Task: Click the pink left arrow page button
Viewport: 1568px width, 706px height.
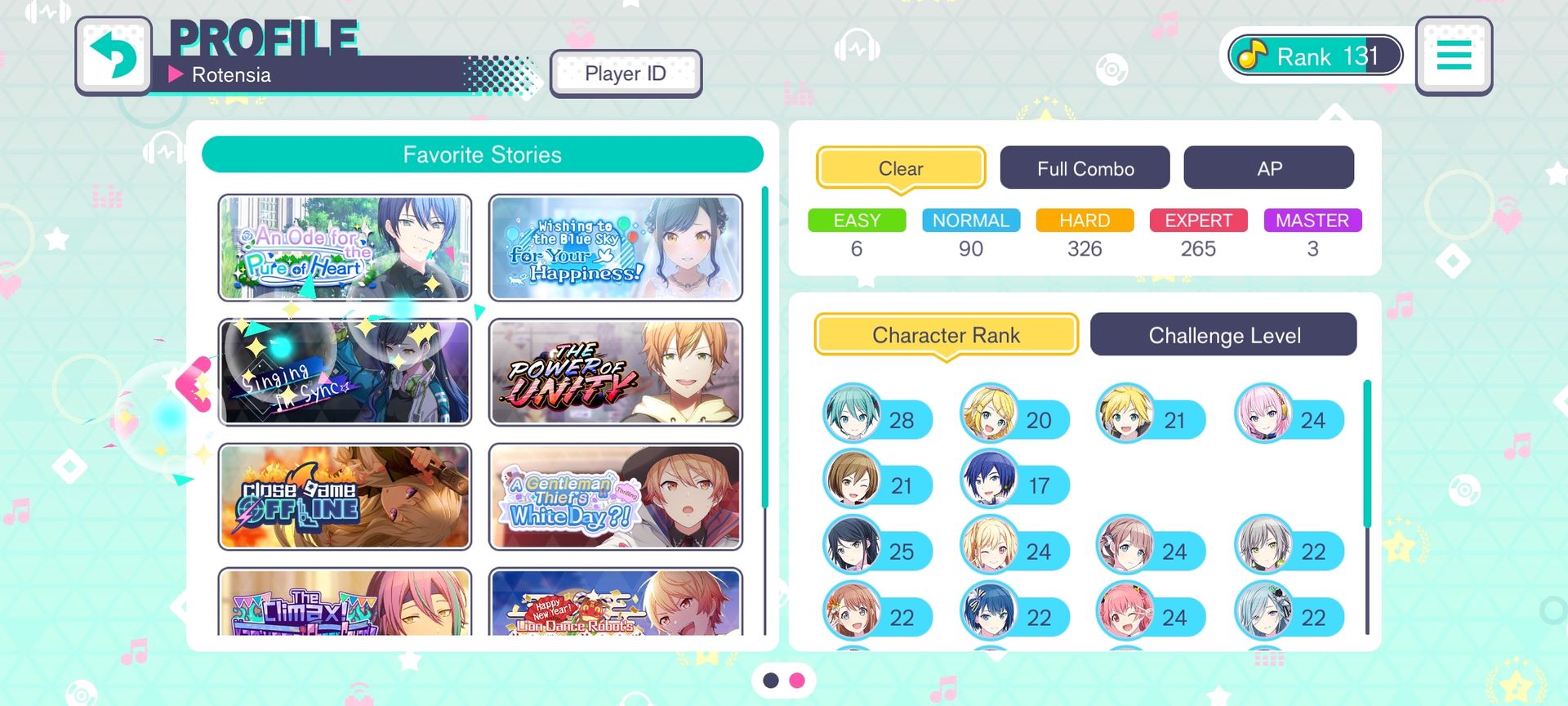Action: pos(194,384)
